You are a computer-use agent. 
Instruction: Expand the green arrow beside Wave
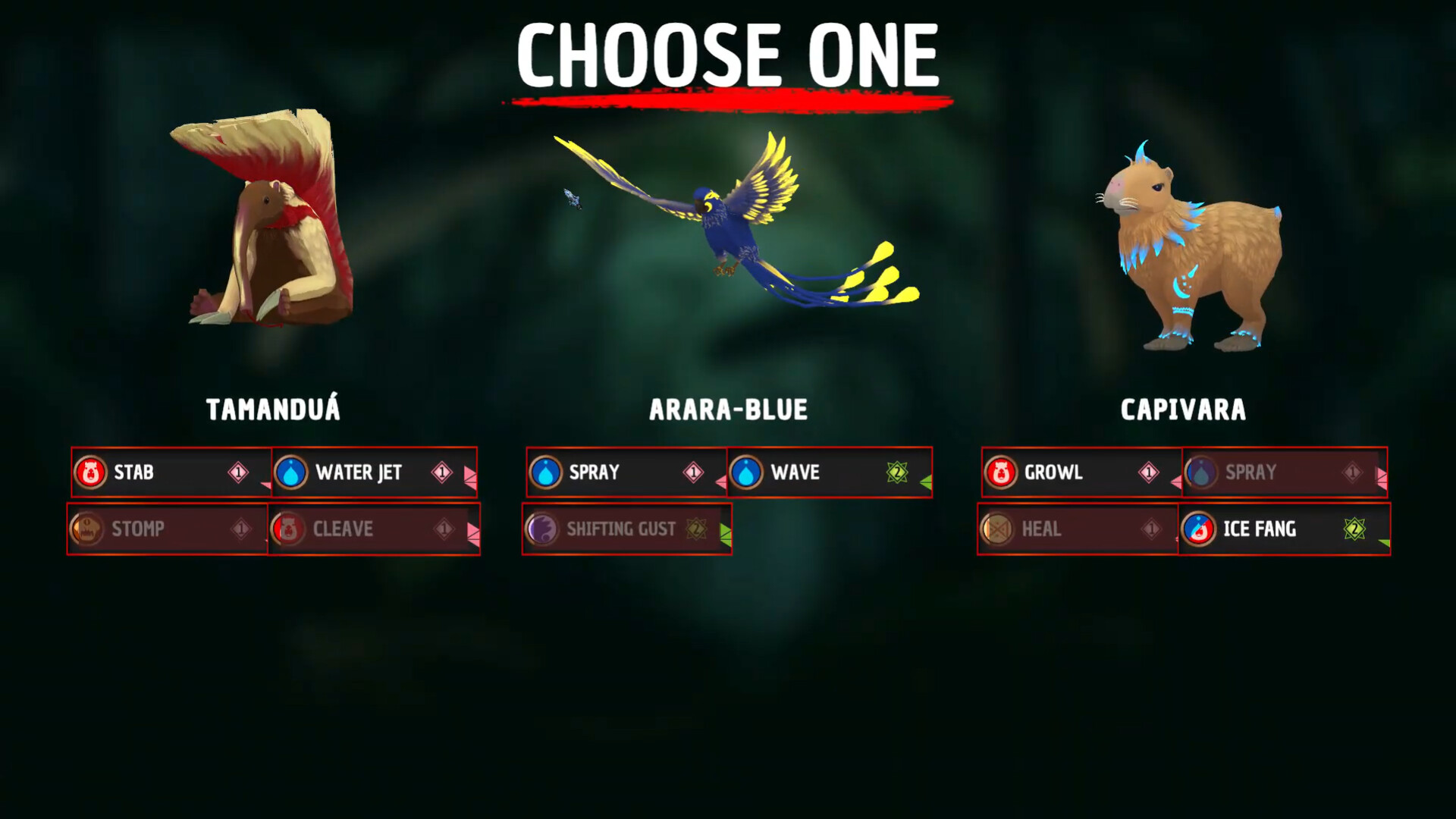click(927, 479)
